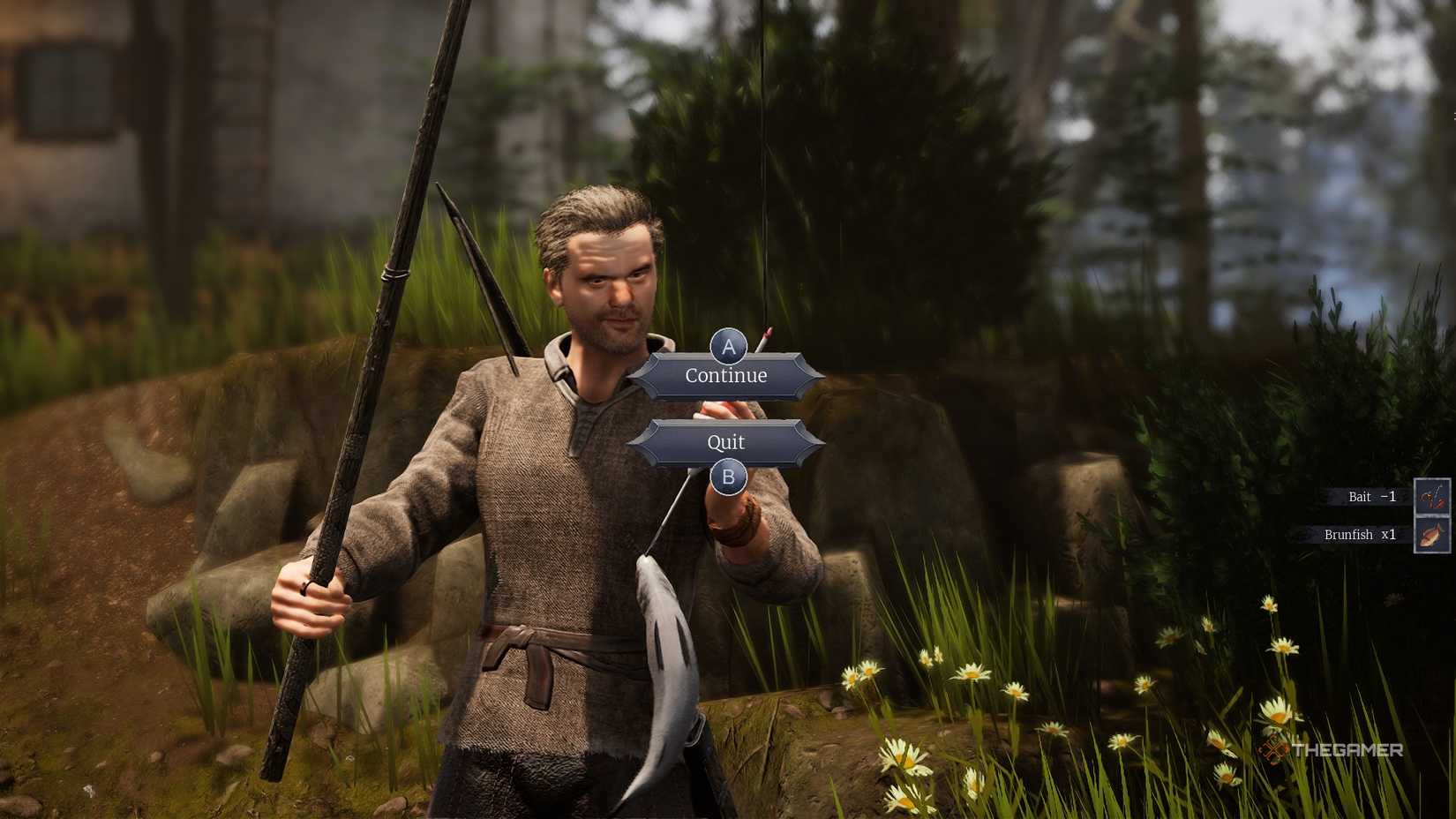Click the TheGamer watermark logo icon
This screenshot has width=1456, height=819.
1273,749
